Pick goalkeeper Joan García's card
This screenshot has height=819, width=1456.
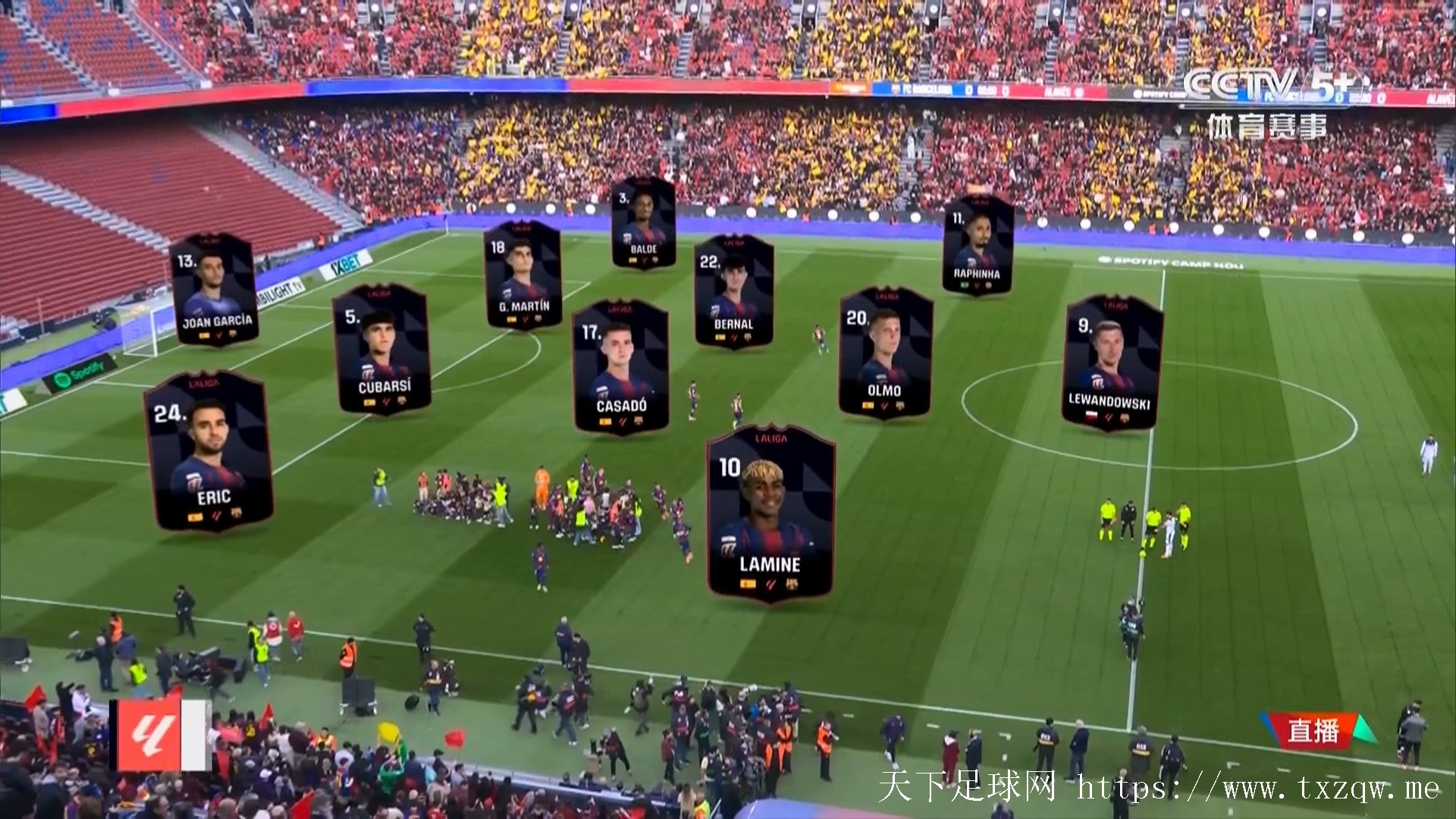coord(214,290)
